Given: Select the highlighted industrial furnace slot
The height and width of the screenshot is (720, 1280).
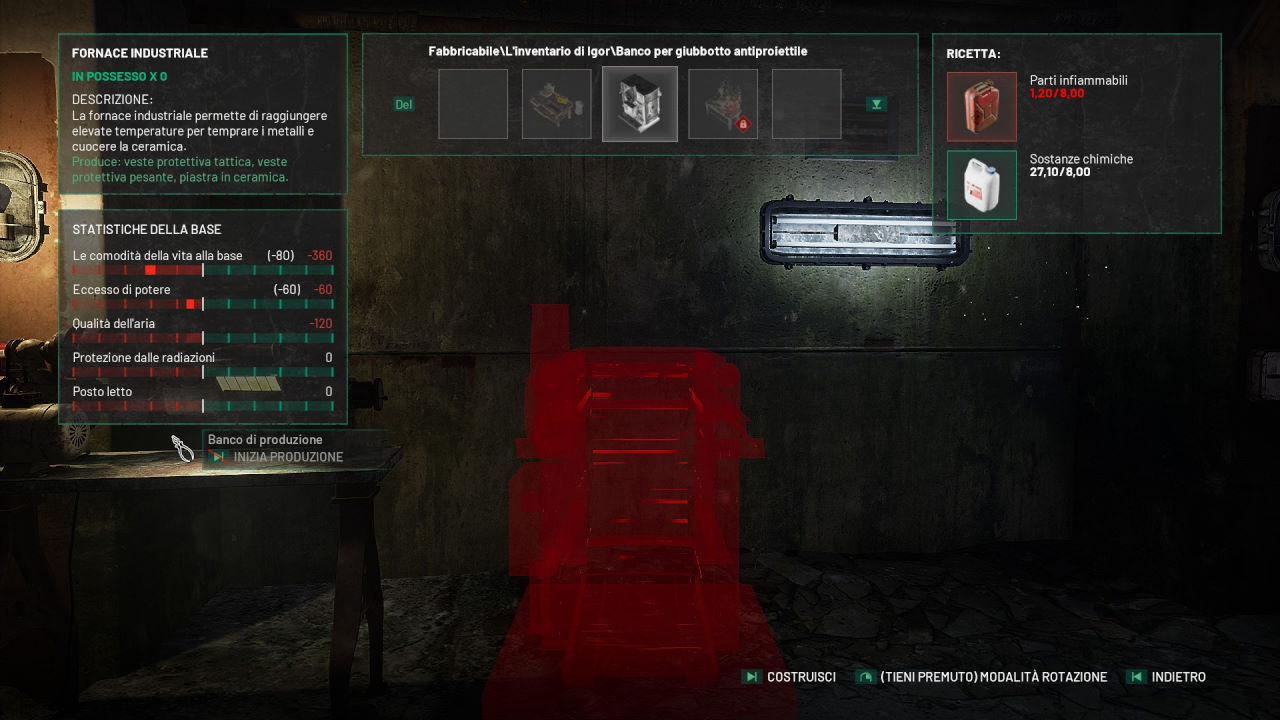Looking at the screenshot, I should (640, 104).
